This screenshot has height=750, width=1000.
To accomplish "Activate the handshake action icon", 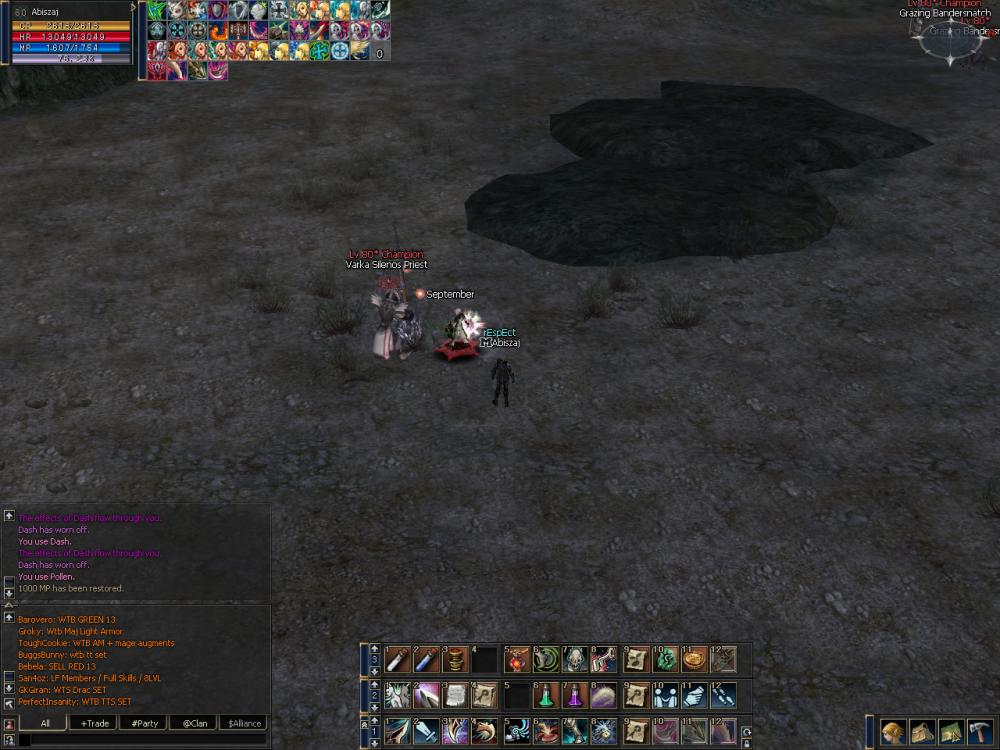I will (664, 695).
